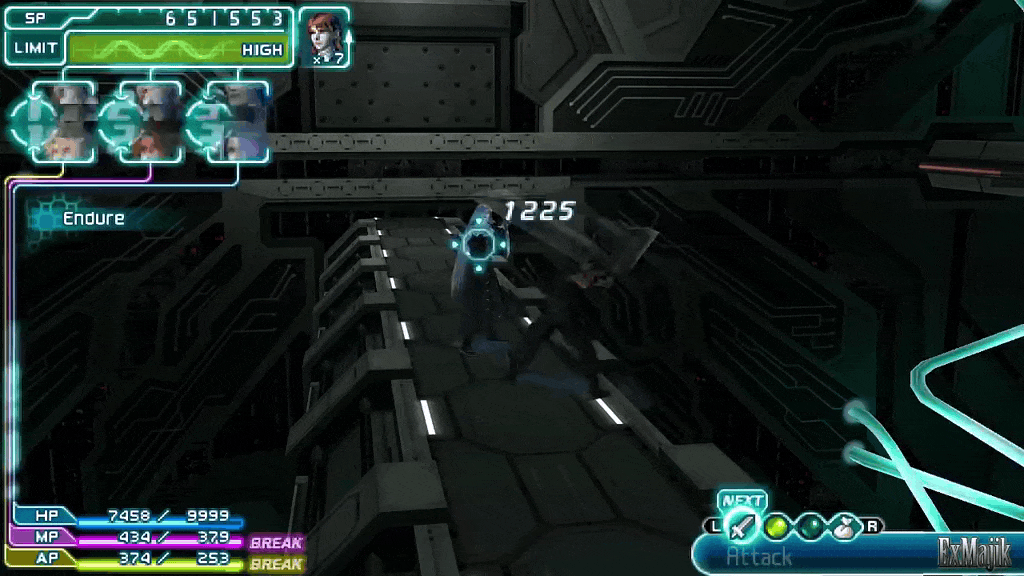
Task: Choose the bright yellow-green materia command
Action: (x=776, y=526)
